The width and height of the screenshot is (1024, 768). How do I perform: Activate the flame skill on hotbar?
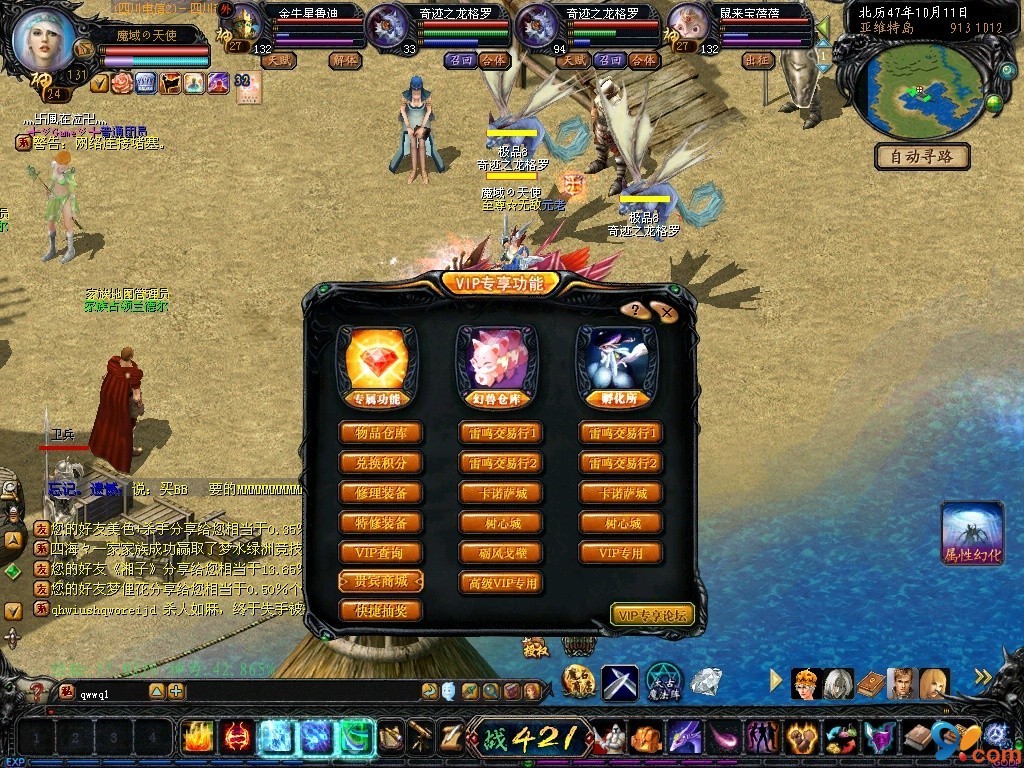(x=198, y=737)
